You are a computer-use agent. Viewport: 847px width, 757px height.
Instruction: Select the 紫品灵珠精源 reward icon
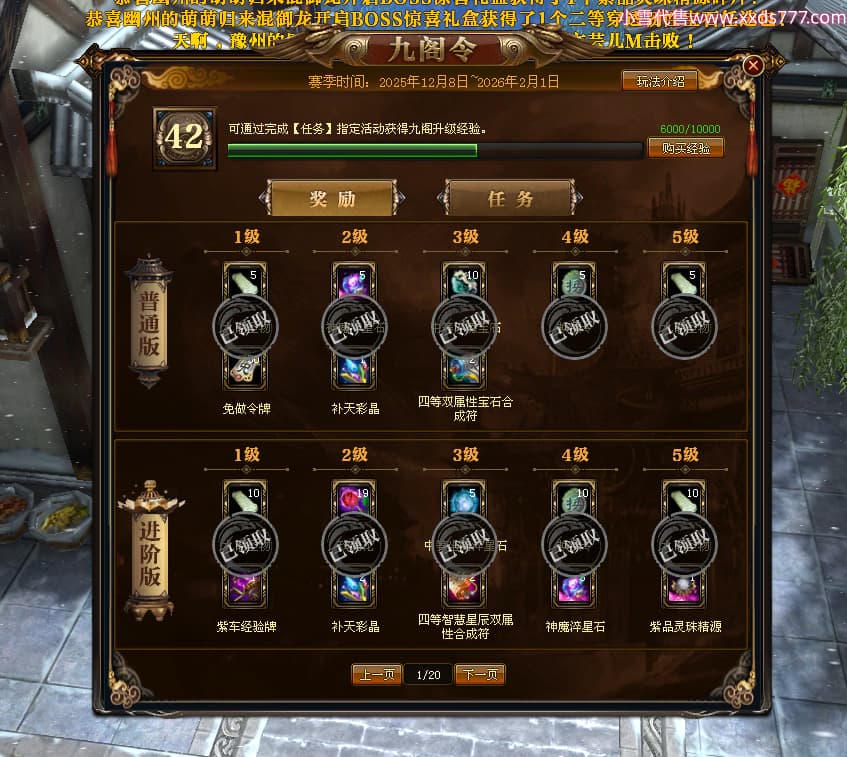pyautogui.click(x=685, y=588)
